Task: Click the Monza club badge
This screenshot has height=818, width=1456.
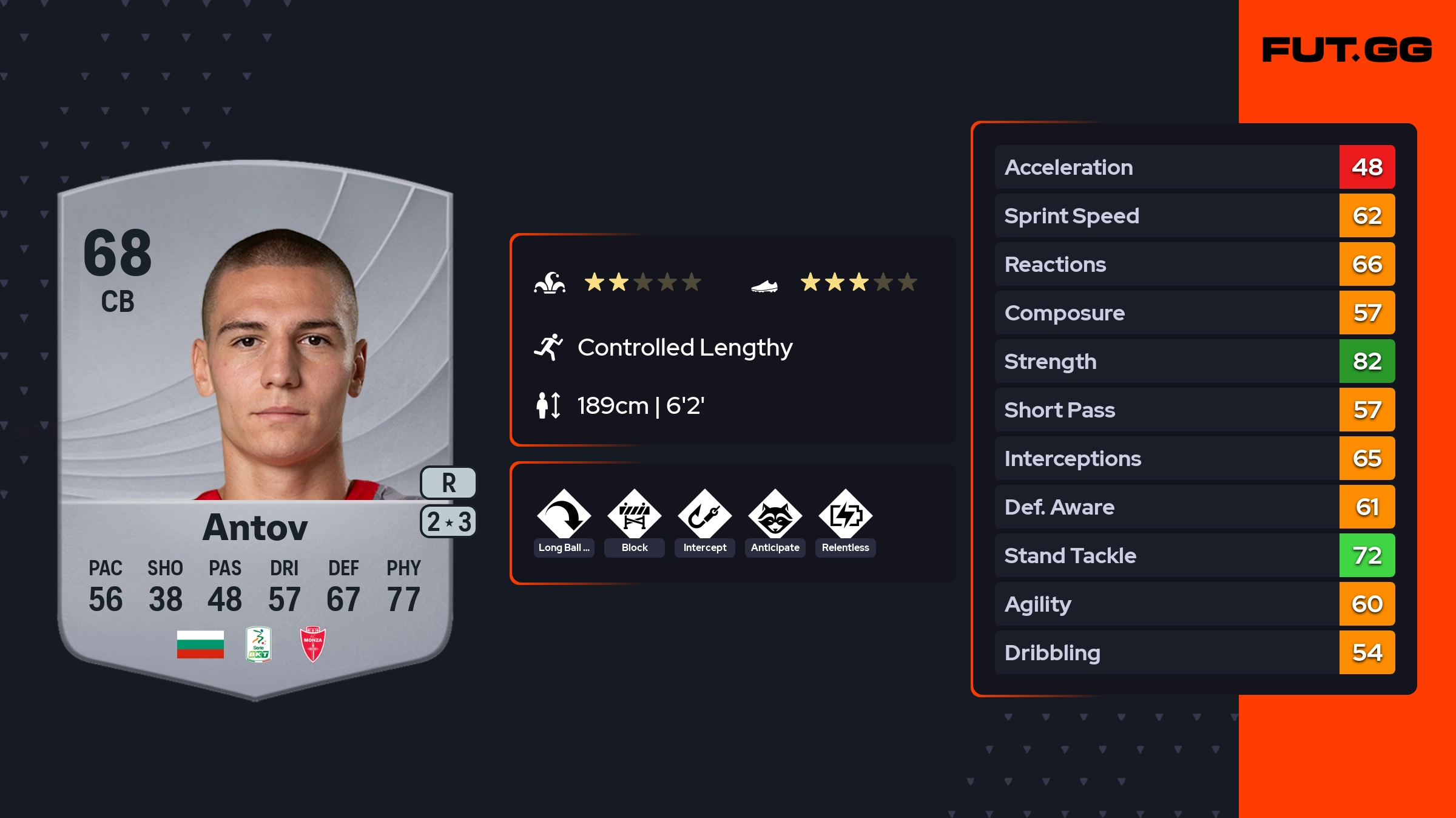Action: pyautogui.click(x=312, y=644)
